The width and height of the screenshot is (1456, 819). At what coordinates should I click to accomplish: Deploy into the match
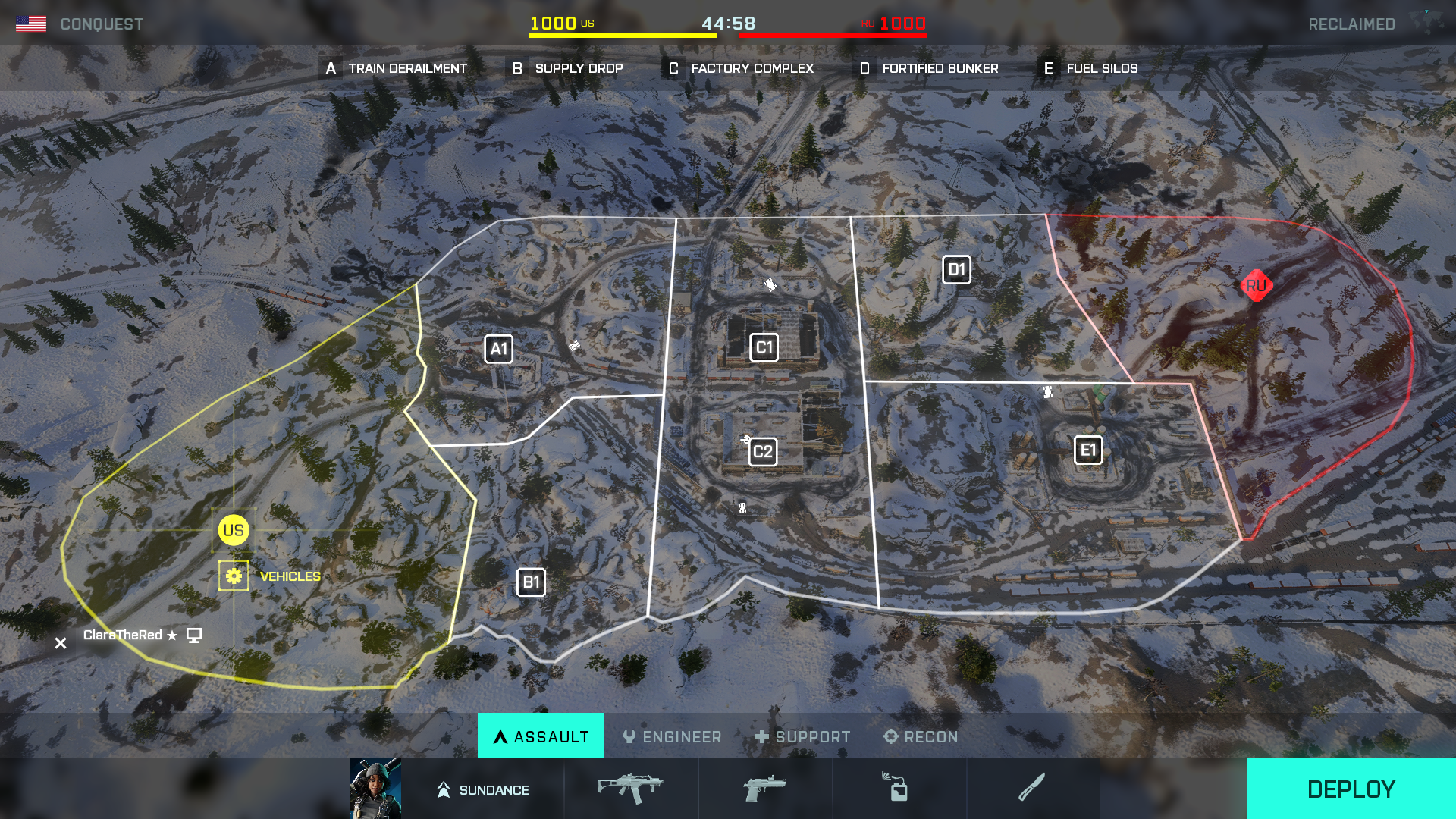1351,789
